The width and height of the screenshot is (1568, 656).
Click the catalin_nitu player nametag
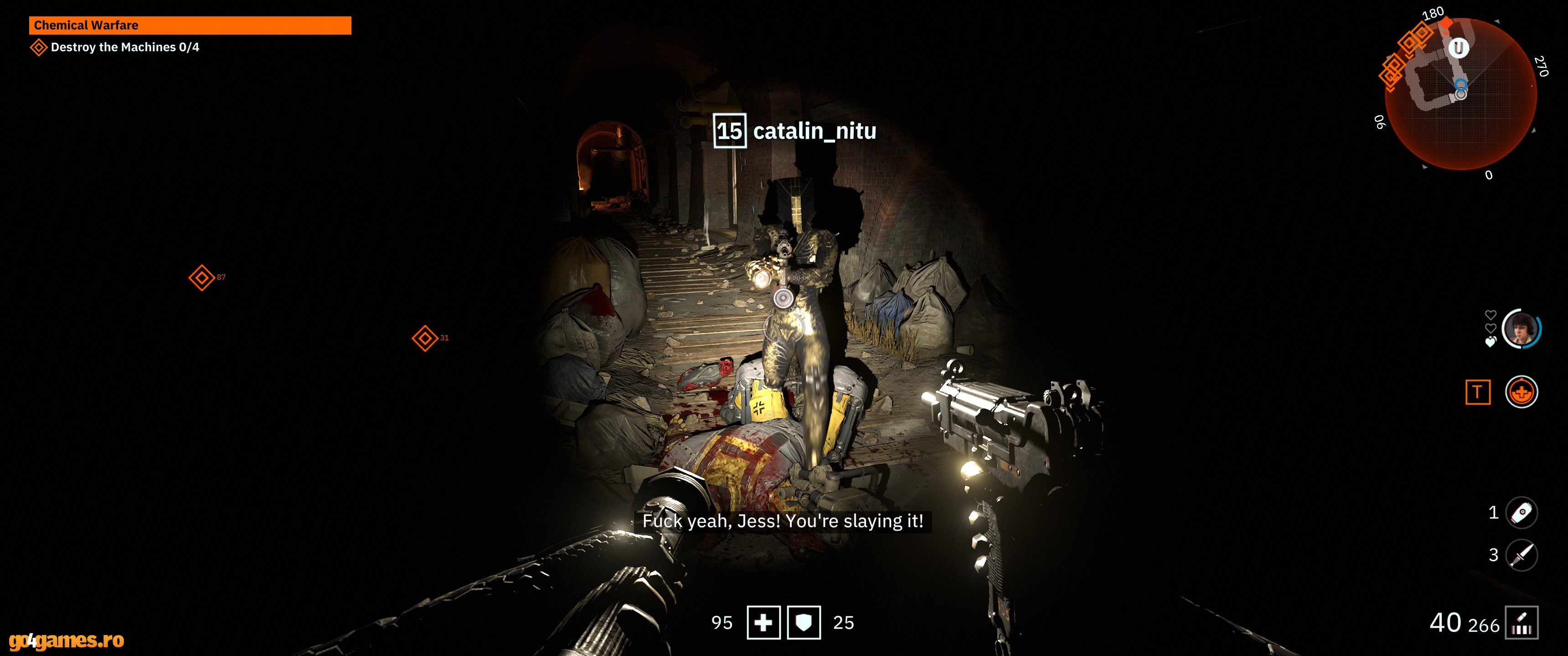795,131
